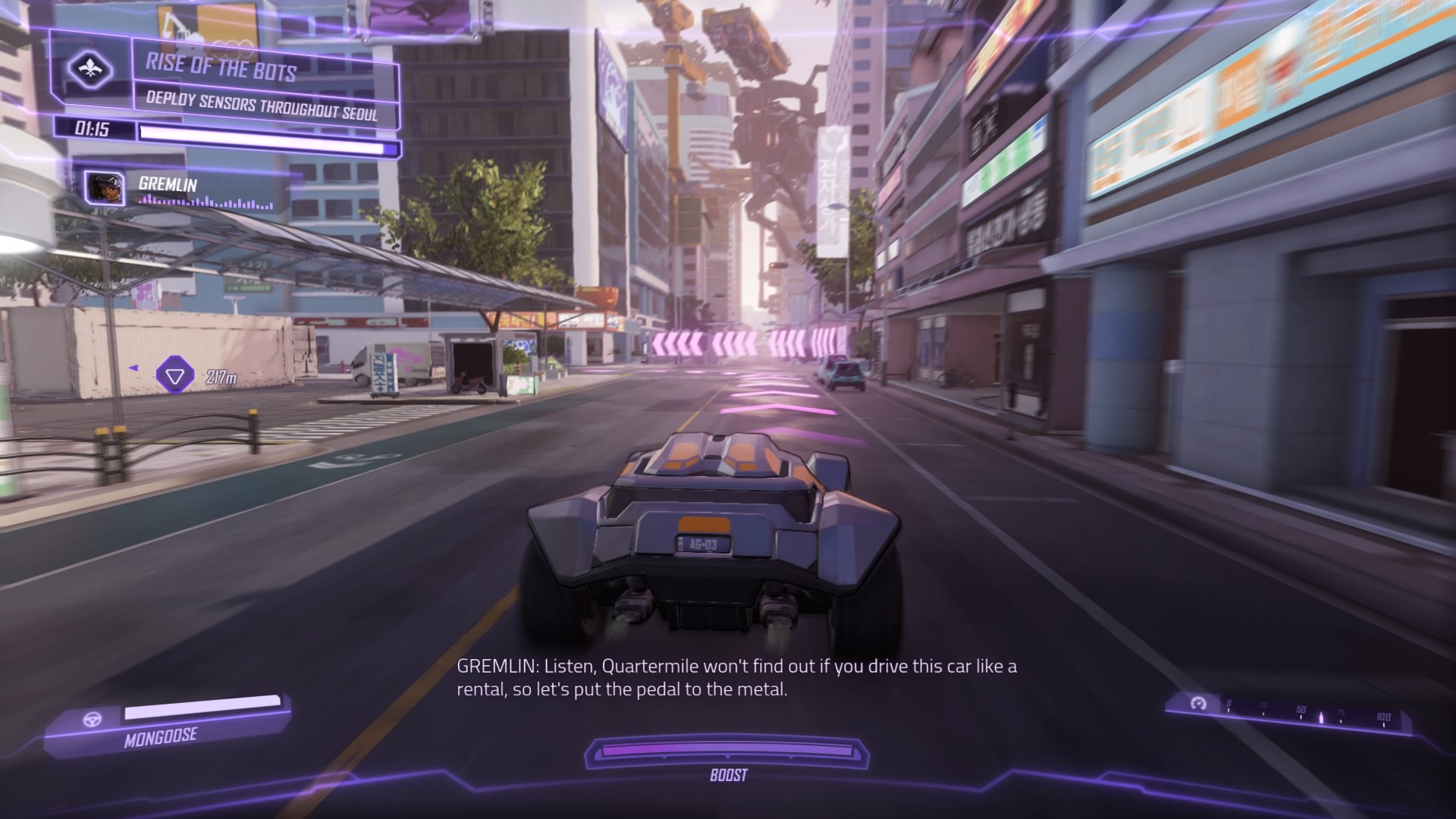1456x819 pixels.
Task: Click the objective waypoint marker showing 217m
Action: (x=174, y=375)
